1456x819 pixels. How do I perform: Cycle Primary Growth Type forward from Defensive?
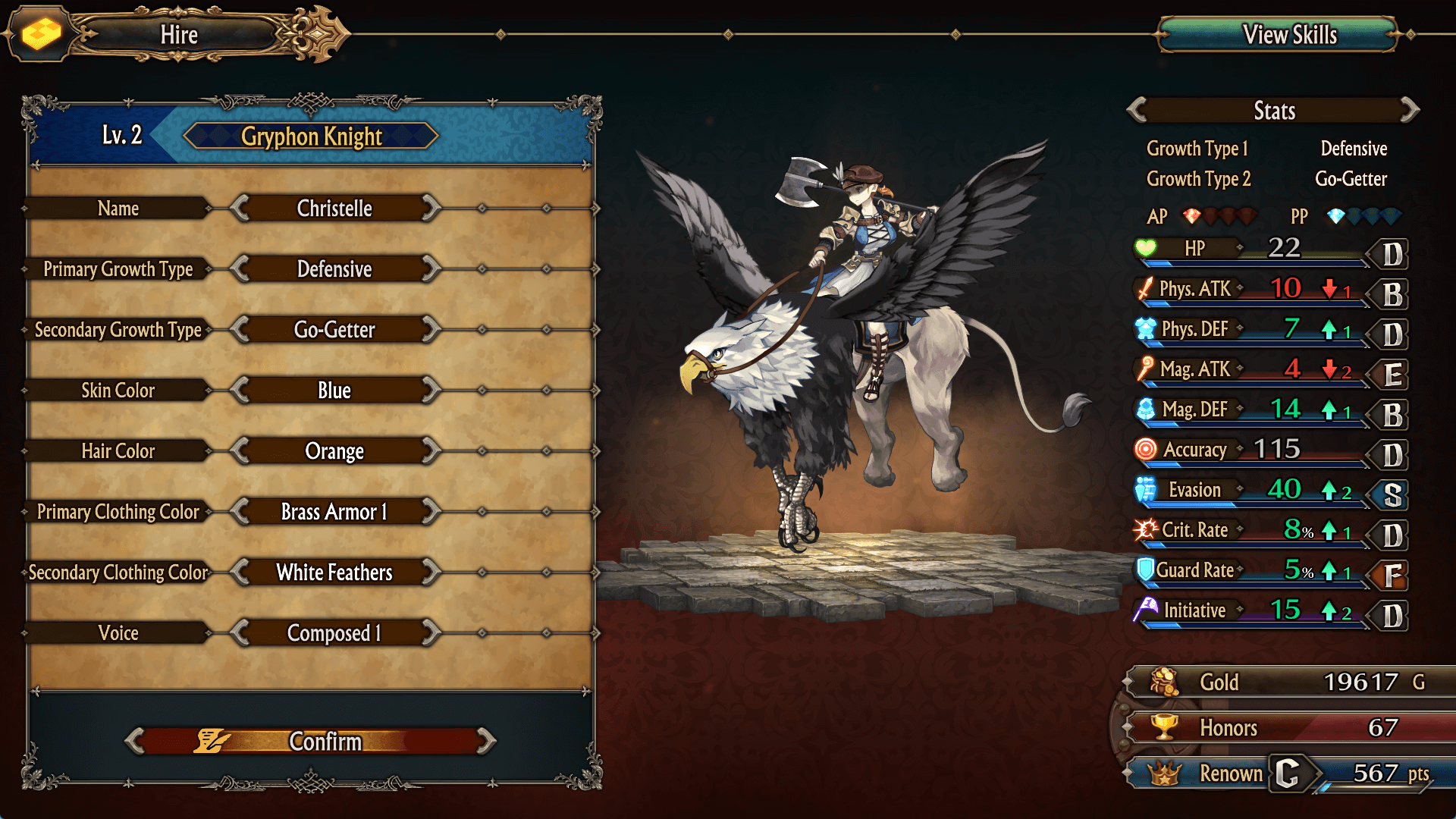(x=431, y=269)
